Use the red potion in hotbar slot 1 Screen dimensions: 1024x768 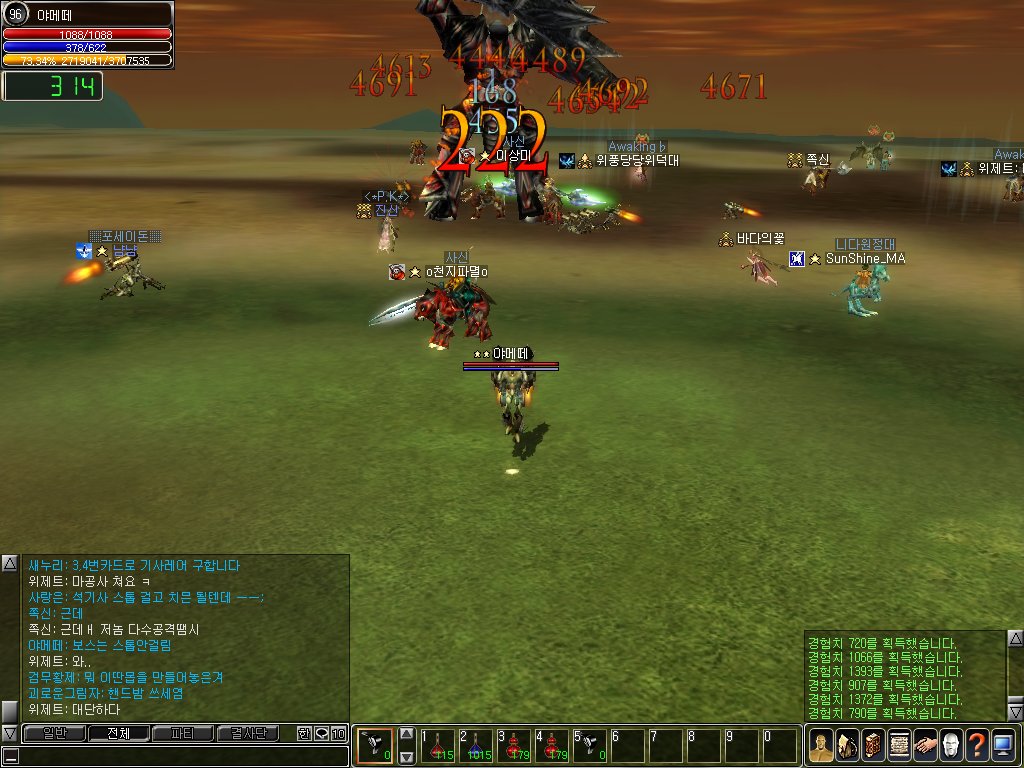coord(438,746)
